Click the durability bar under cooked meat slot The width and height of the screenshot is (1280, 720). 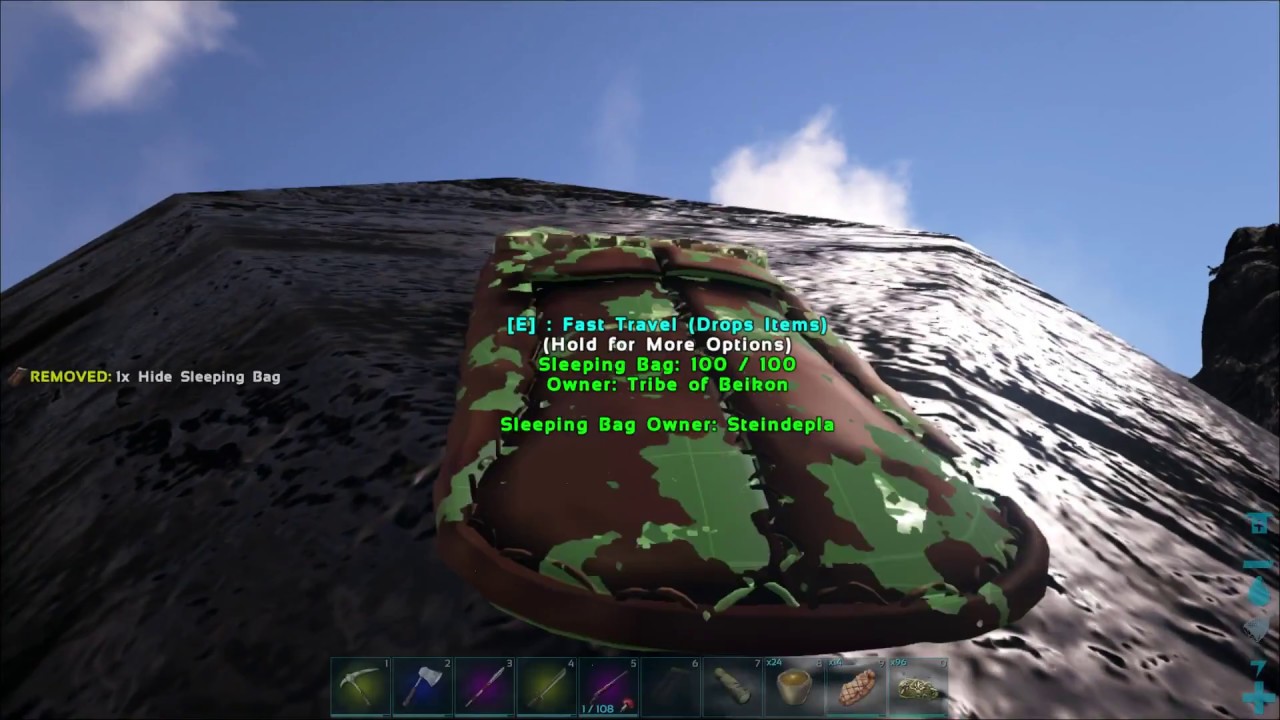(x=858, y=713)
